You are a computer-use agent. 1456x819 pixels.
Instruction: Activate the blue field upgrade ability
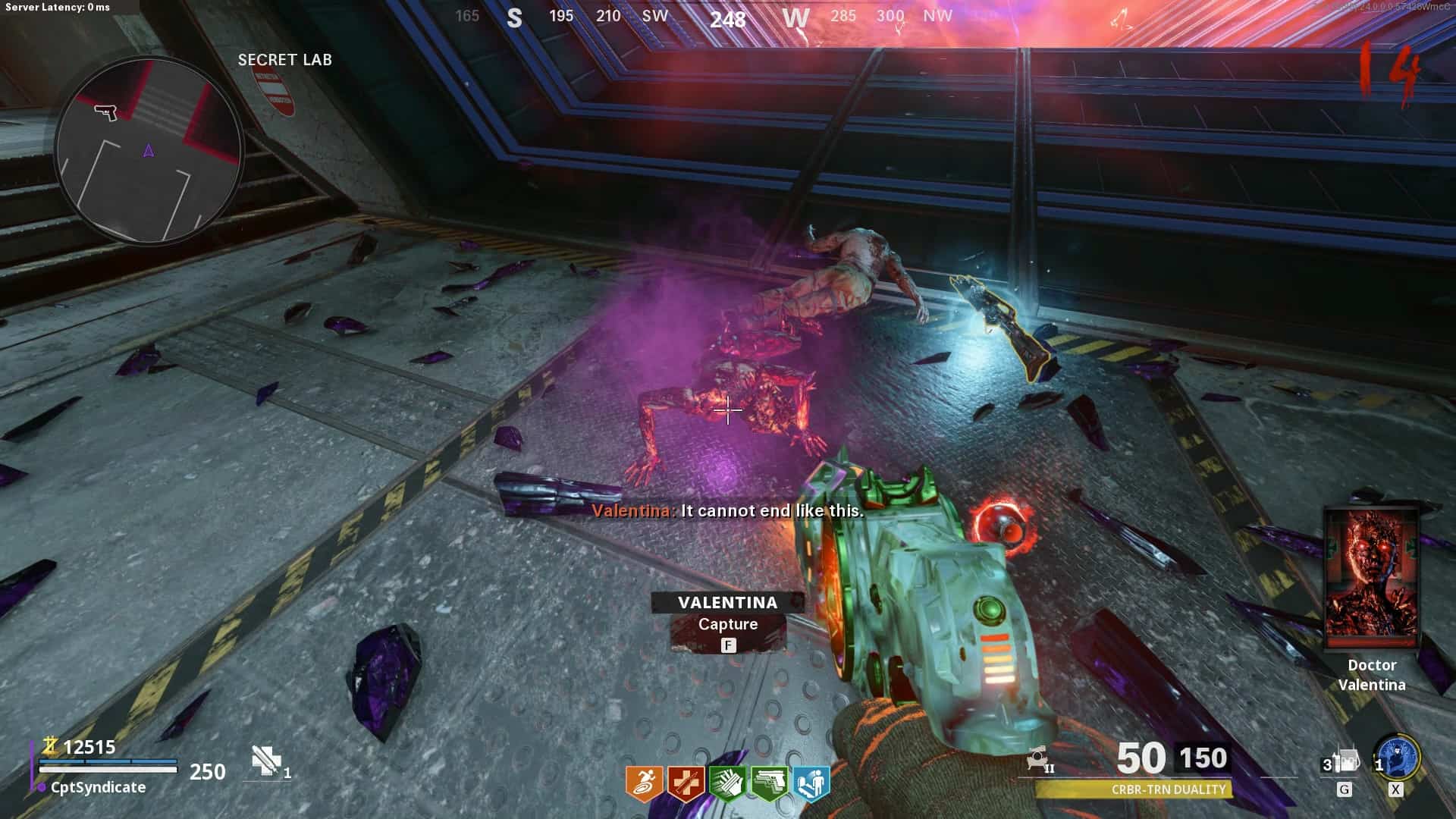(1398, 758)
